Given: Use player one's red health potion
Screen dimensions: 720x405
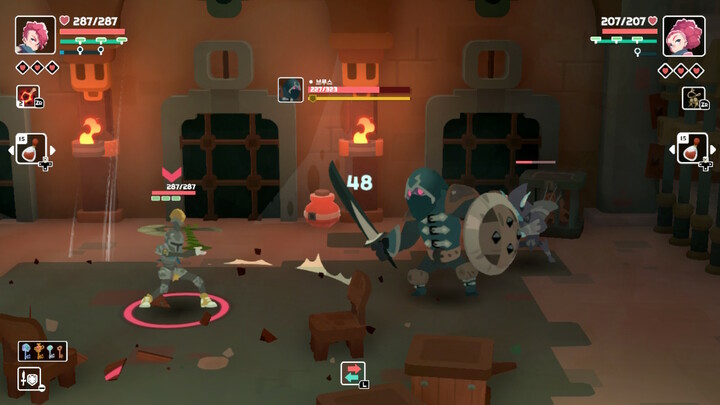Looking at the screenshot, I should (x=31, y=149).
